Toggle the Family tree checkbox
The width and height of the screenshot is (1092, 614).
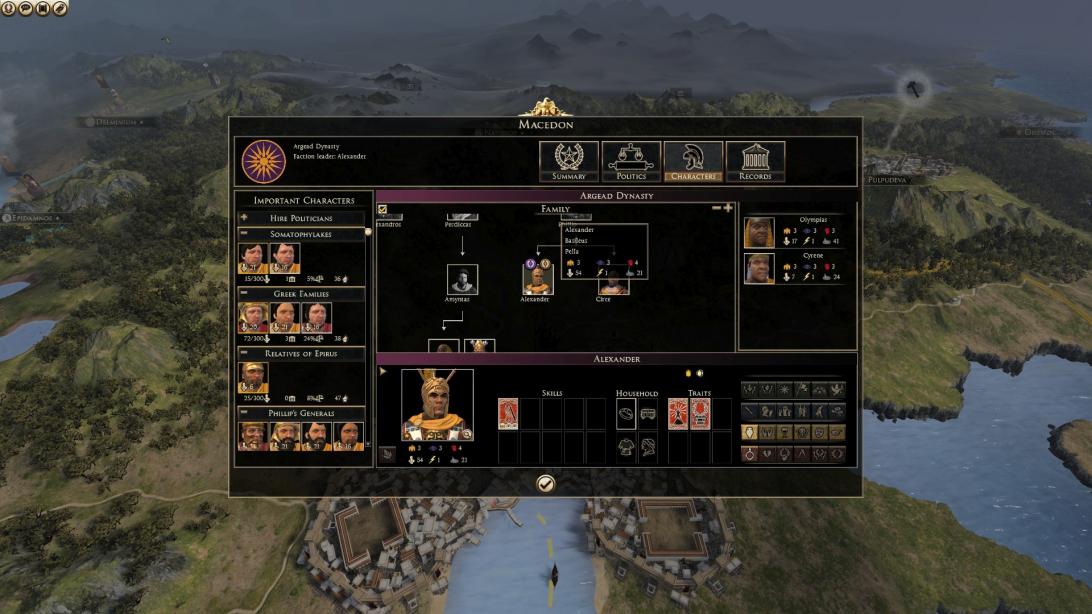[382, 209]
